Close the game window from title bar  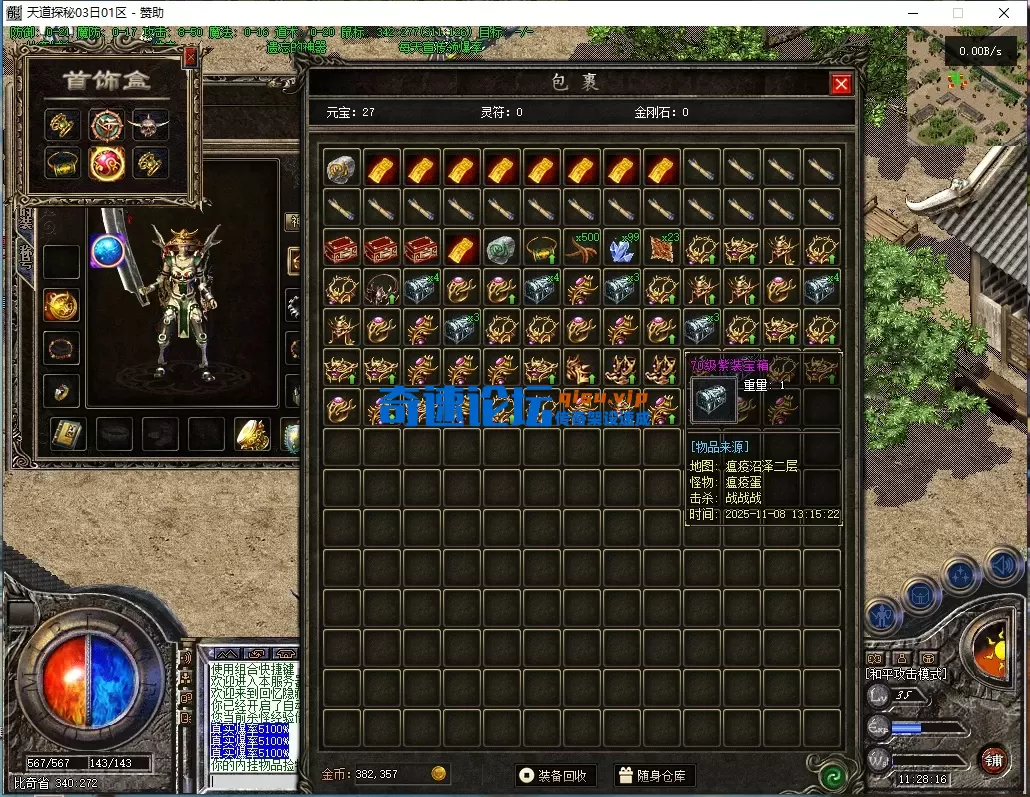point(1004,13)
